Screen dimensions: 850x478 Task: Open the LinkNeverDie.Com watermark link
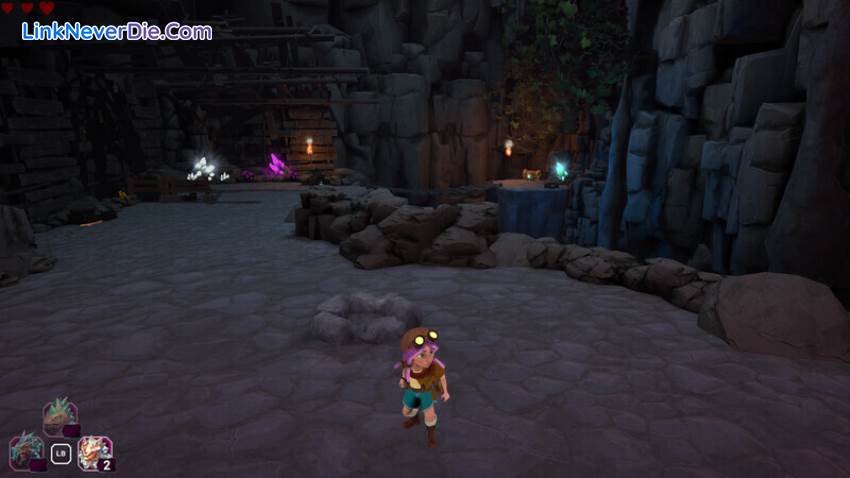tap(117, 31)
